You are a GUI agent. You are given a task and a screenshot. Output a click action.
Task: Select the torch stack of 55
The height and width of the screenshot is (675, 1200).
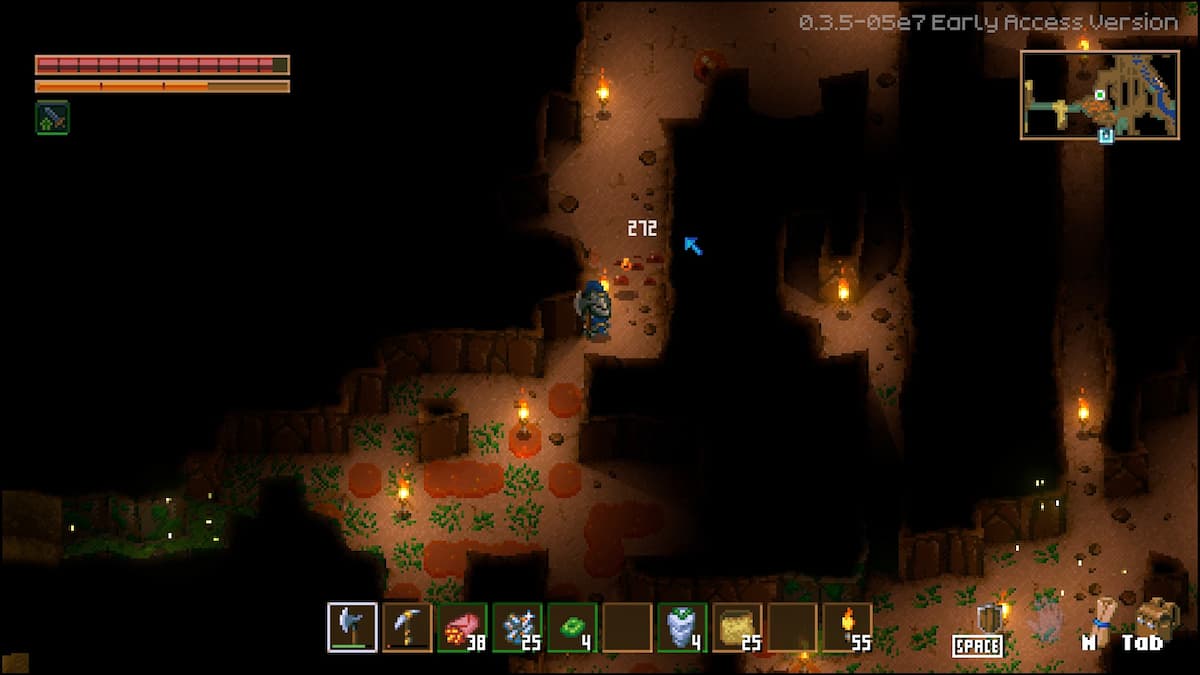tap(847, 627)
